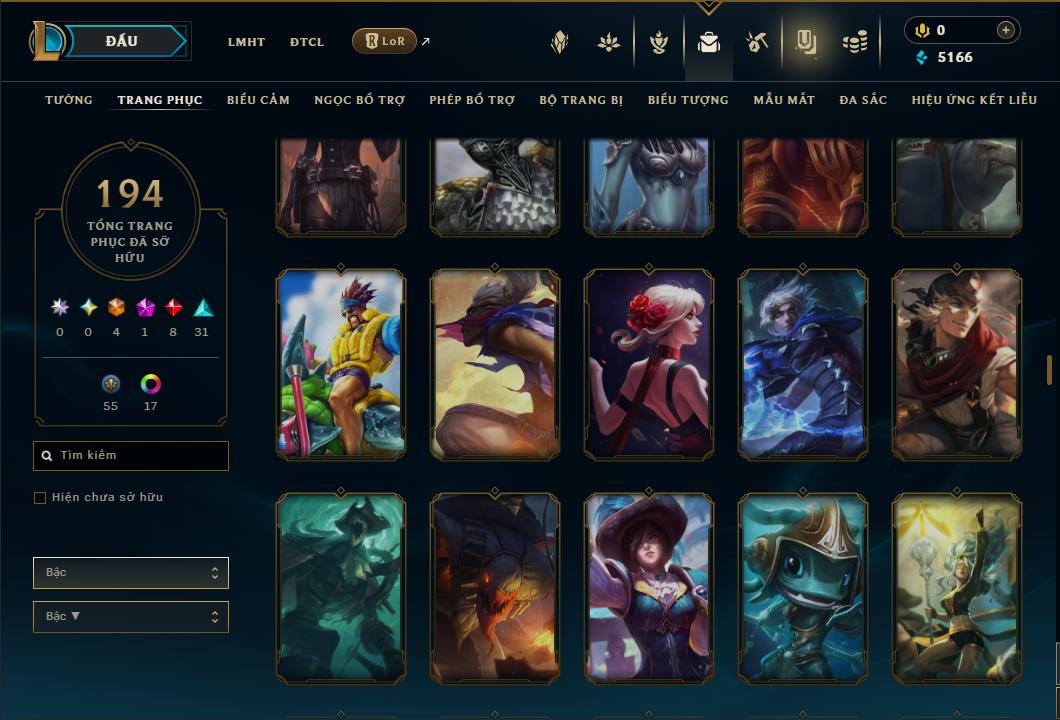Switch to the ĐTCL tab
Image resolution: width=1060 pixels, height=720 pixels.
307,42
